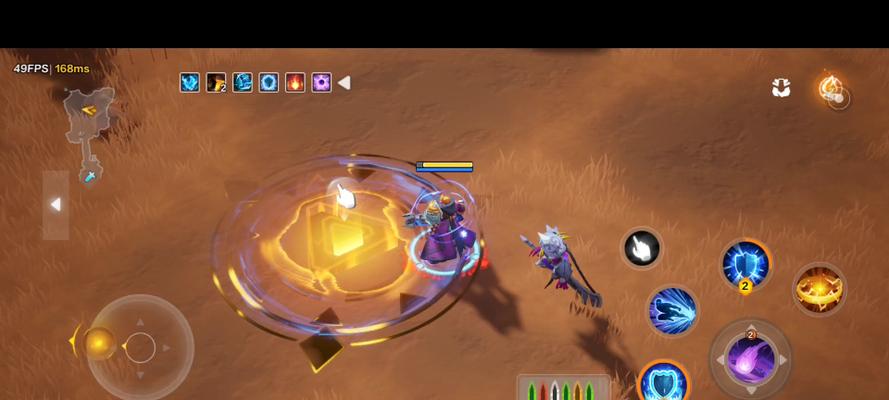Cast the golden ring skill
Viewport: 889px width, 400px height.
coord(819,289)
